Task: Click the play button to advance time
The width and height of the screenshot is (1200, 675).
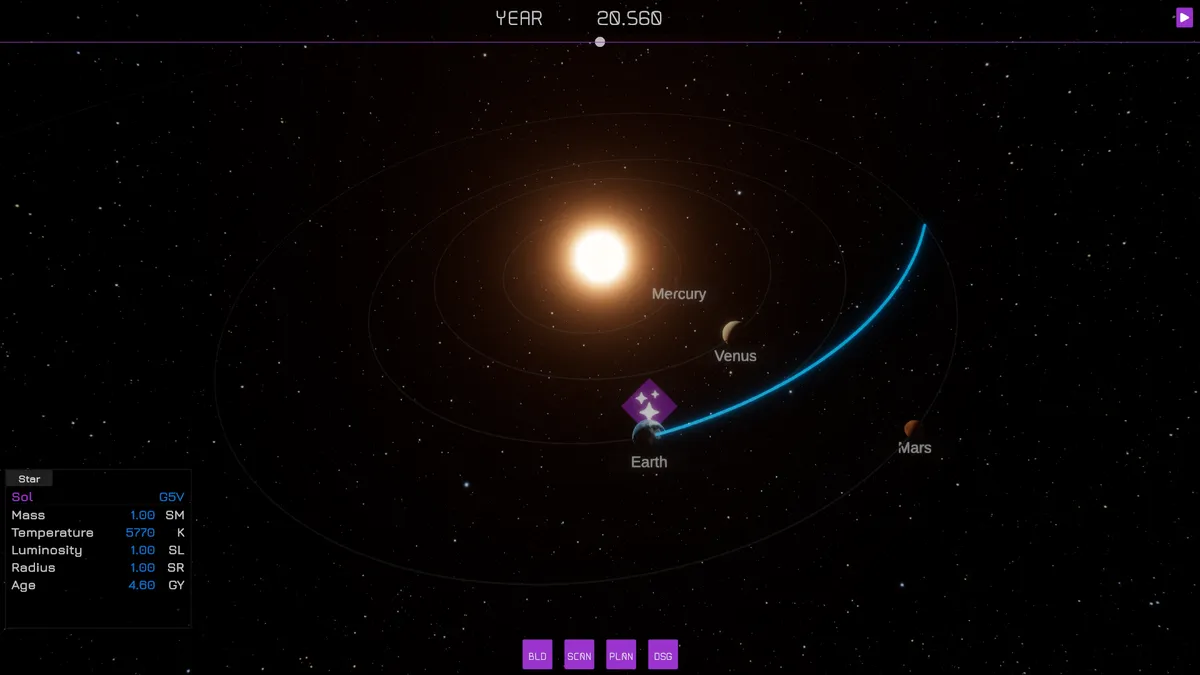Action: 1184,17
